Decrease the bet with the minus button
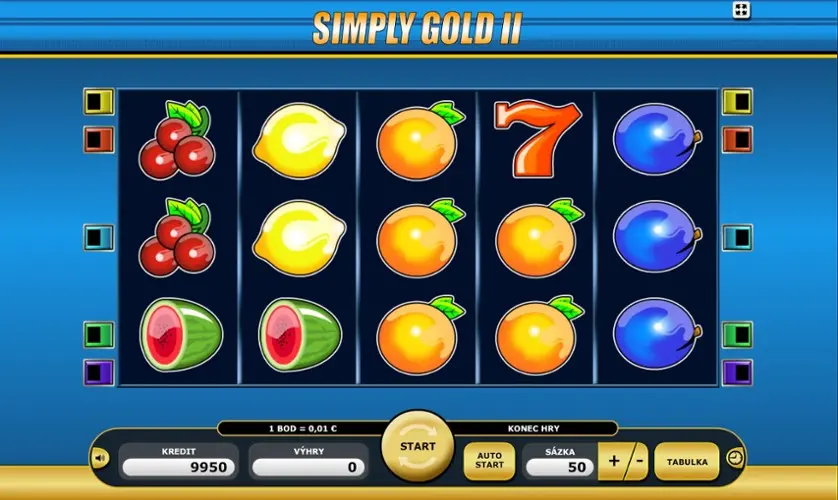838x500 pixels. (637, 462)
